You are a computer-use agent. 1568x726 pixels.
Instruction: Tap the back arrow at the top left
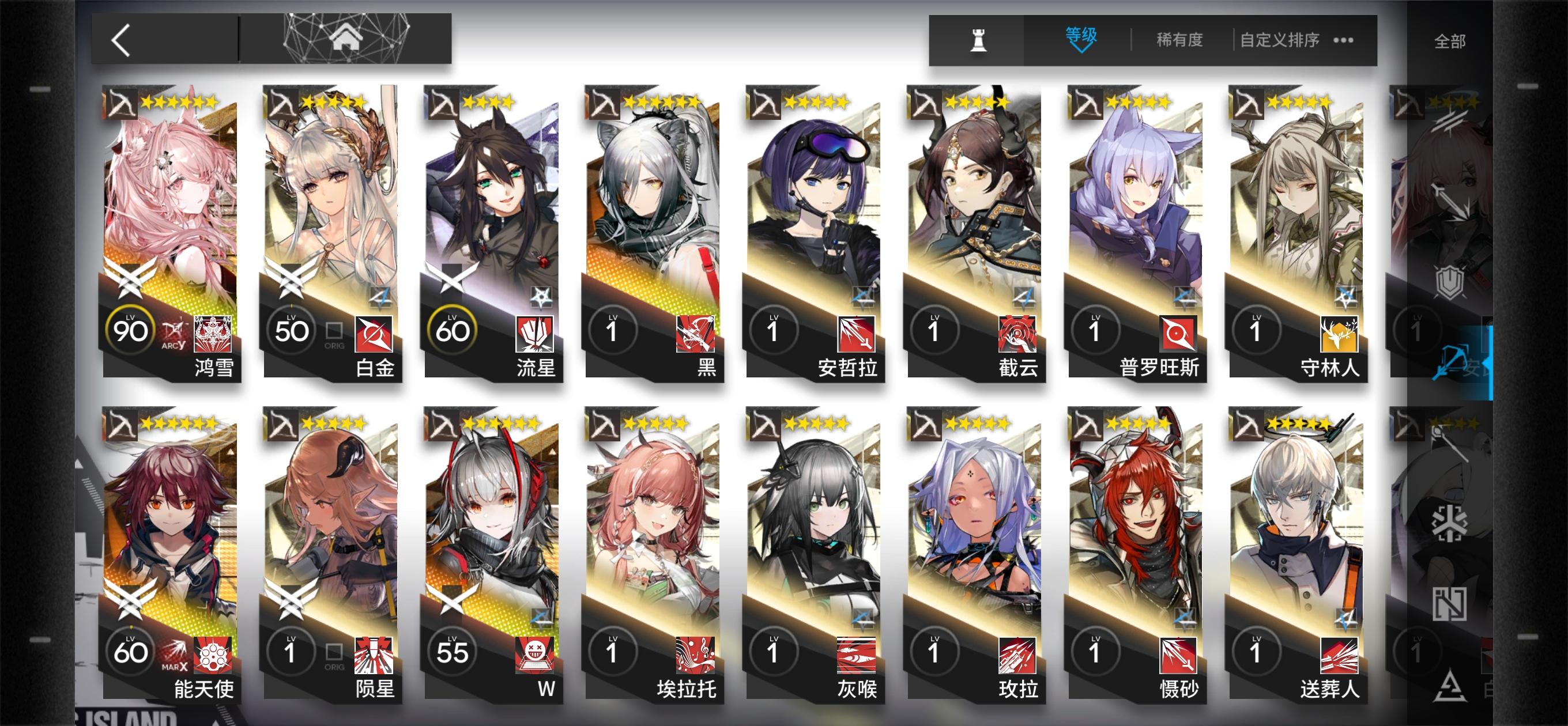122,41
